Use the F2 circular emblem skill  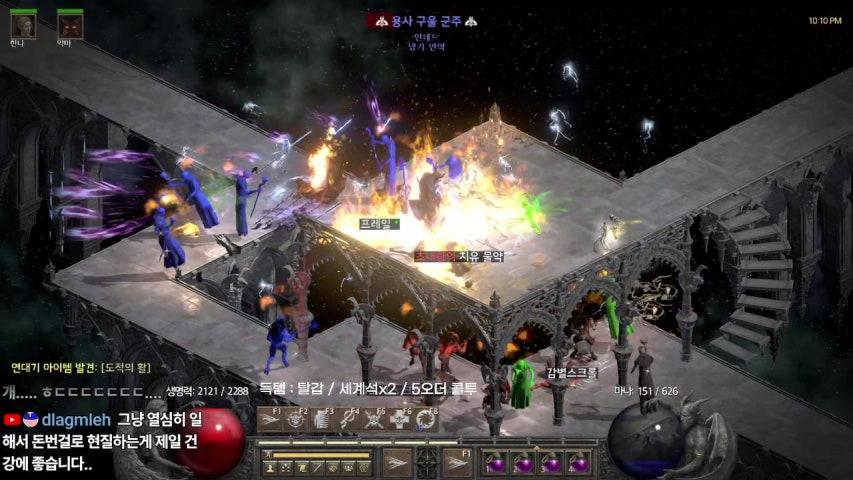pos(297,420)
